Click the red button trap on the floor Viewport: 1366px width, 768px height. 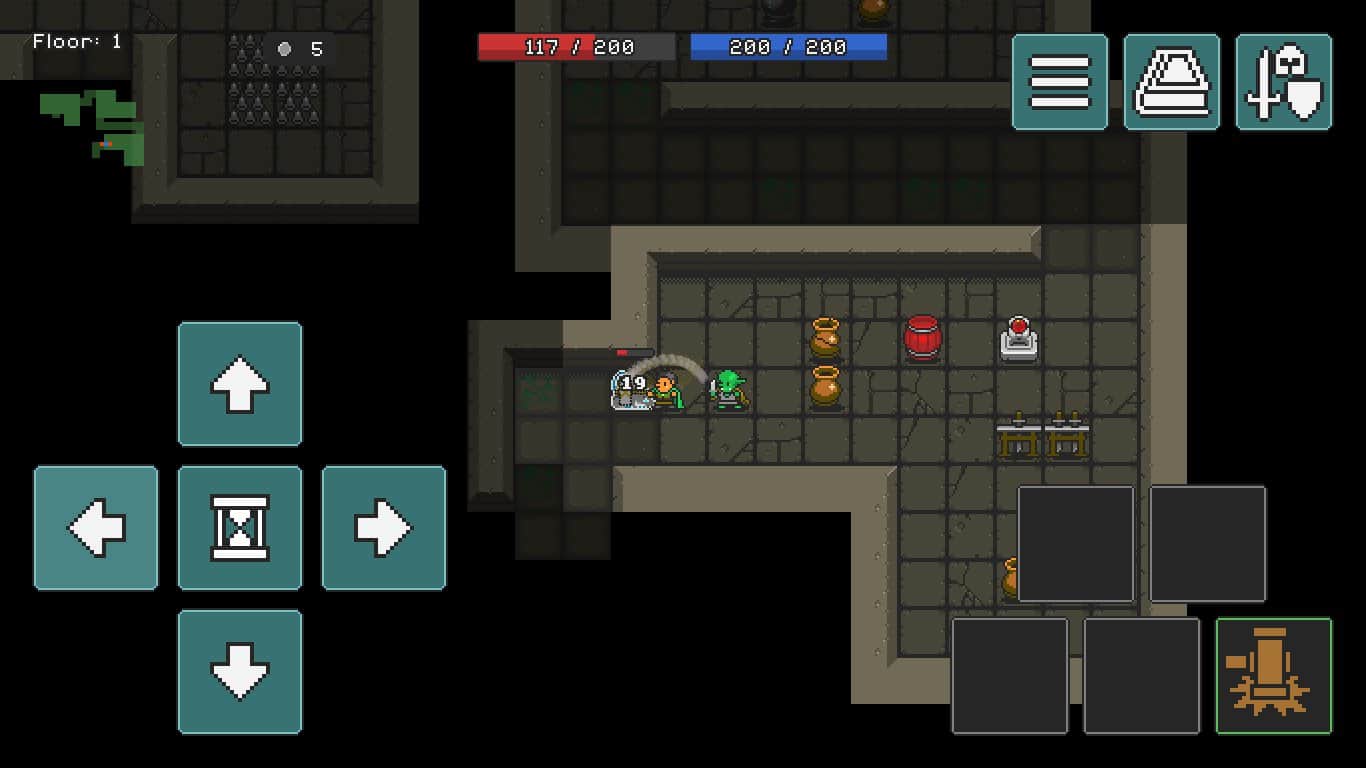coord(1018,338)
